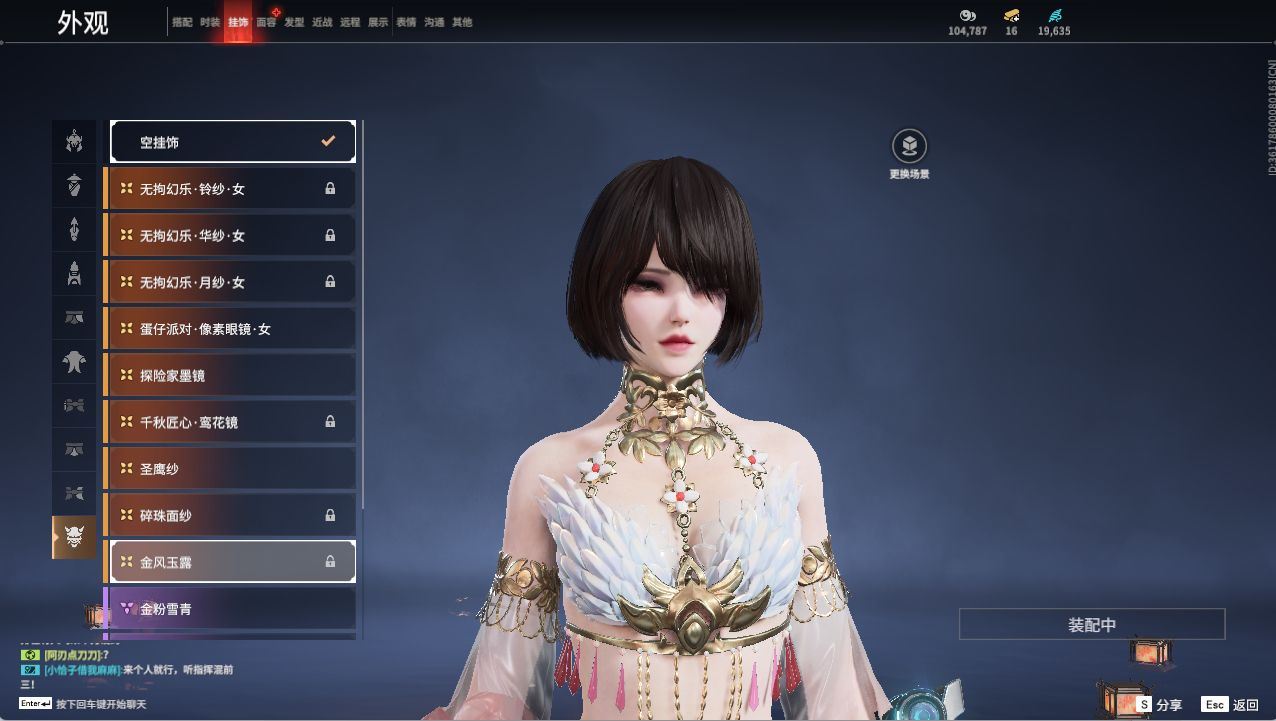Open the 面容 tab

point(266,22)
